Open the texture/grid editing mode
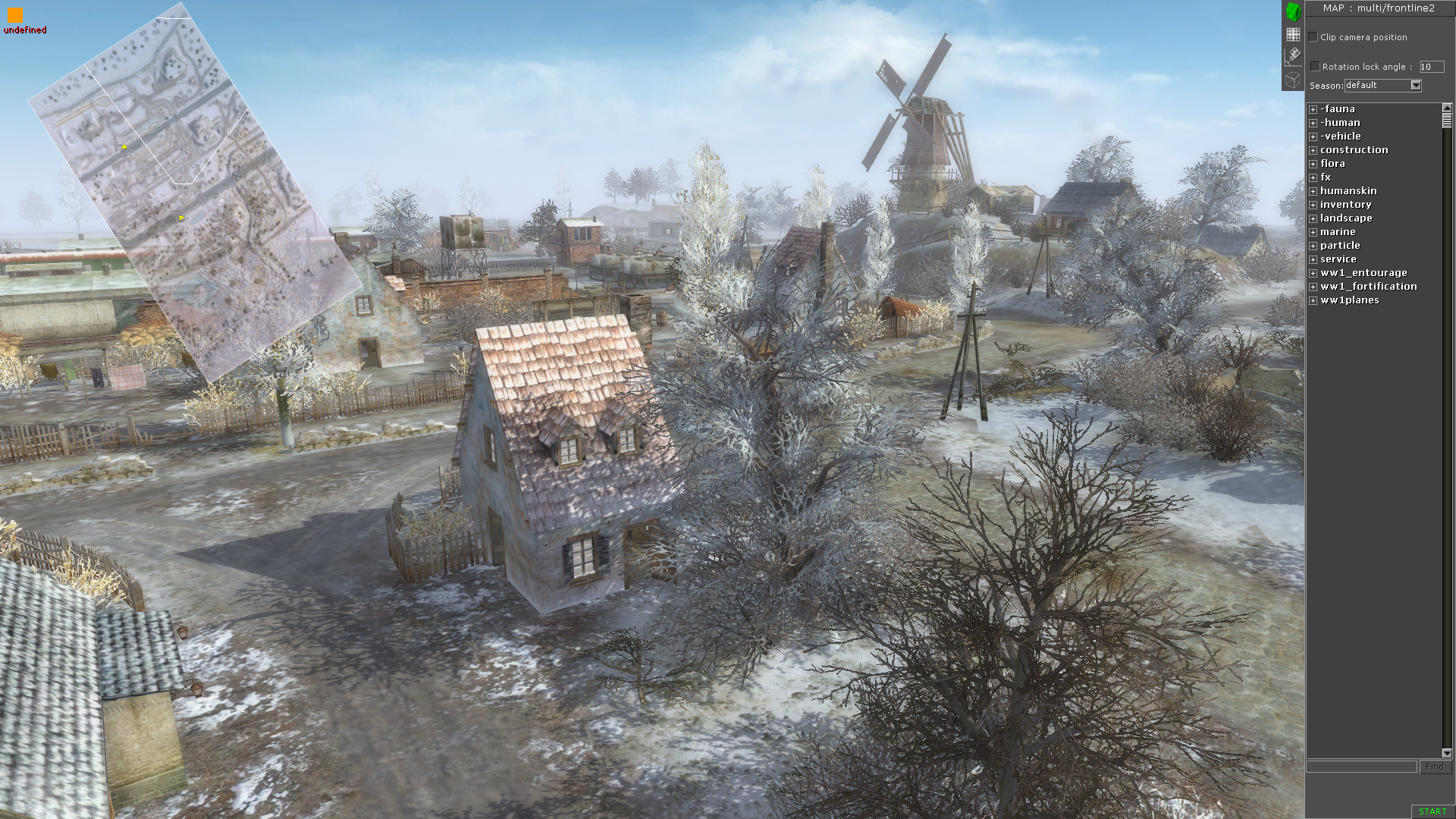The width and height of the screenshot is (1456, 819). point(1292,34)
